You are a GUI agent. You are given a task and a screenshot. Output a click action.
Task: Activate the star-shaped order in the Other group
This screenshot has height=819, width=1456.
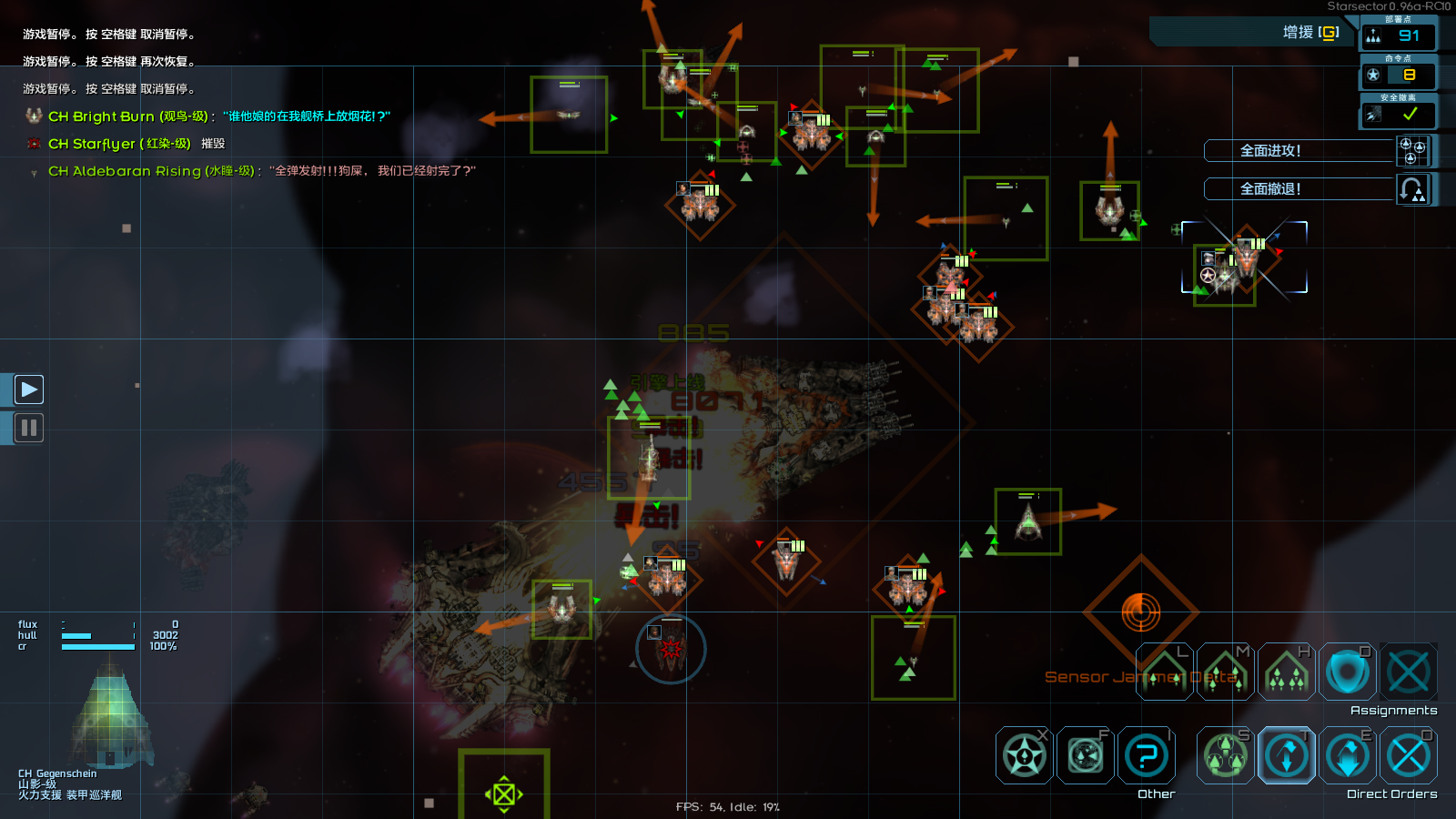(x=1025, y=755)
